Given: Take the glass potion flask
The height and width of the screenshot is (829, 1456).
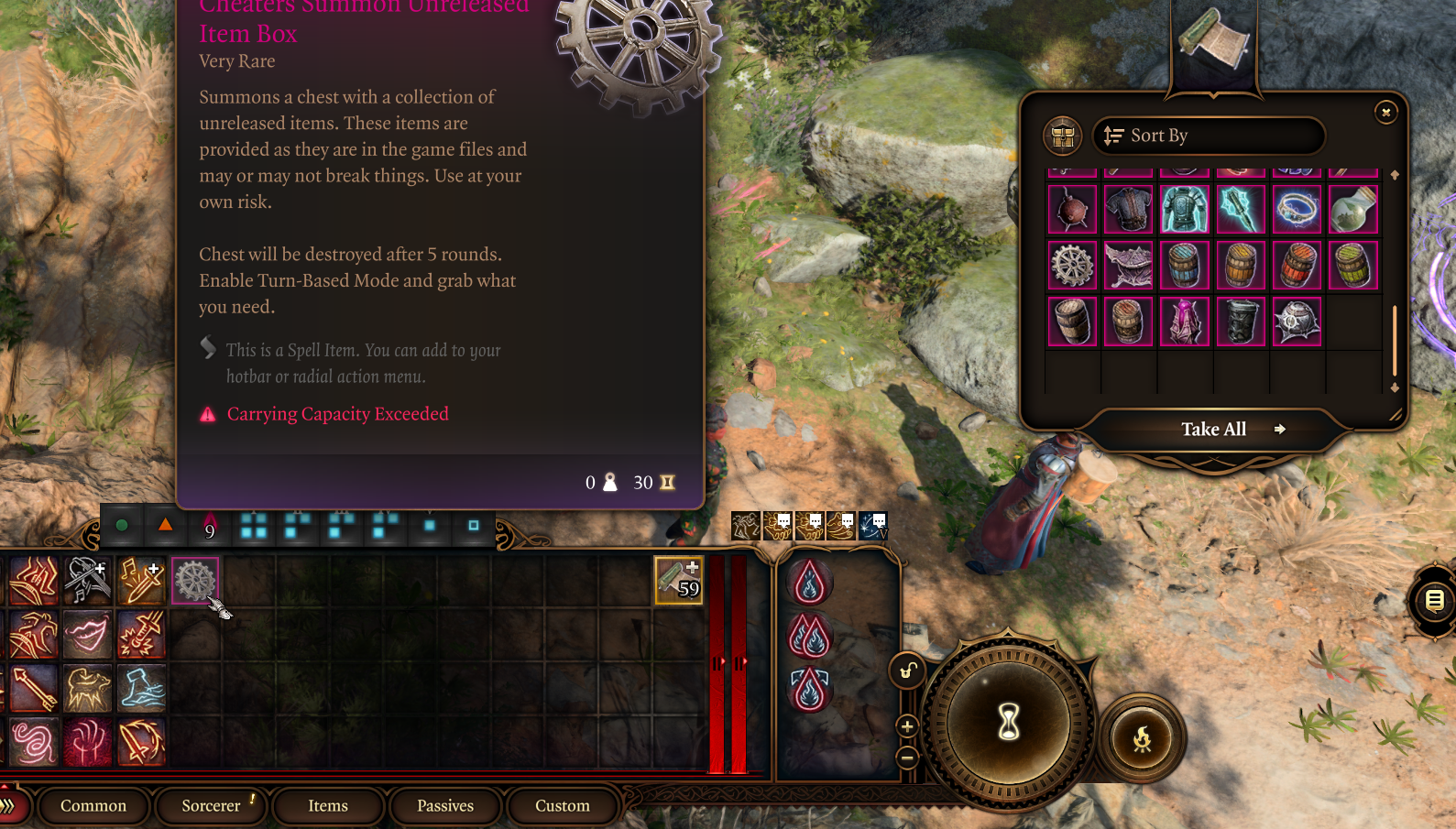Looking at the screenshot, I should click(1352, 210).
